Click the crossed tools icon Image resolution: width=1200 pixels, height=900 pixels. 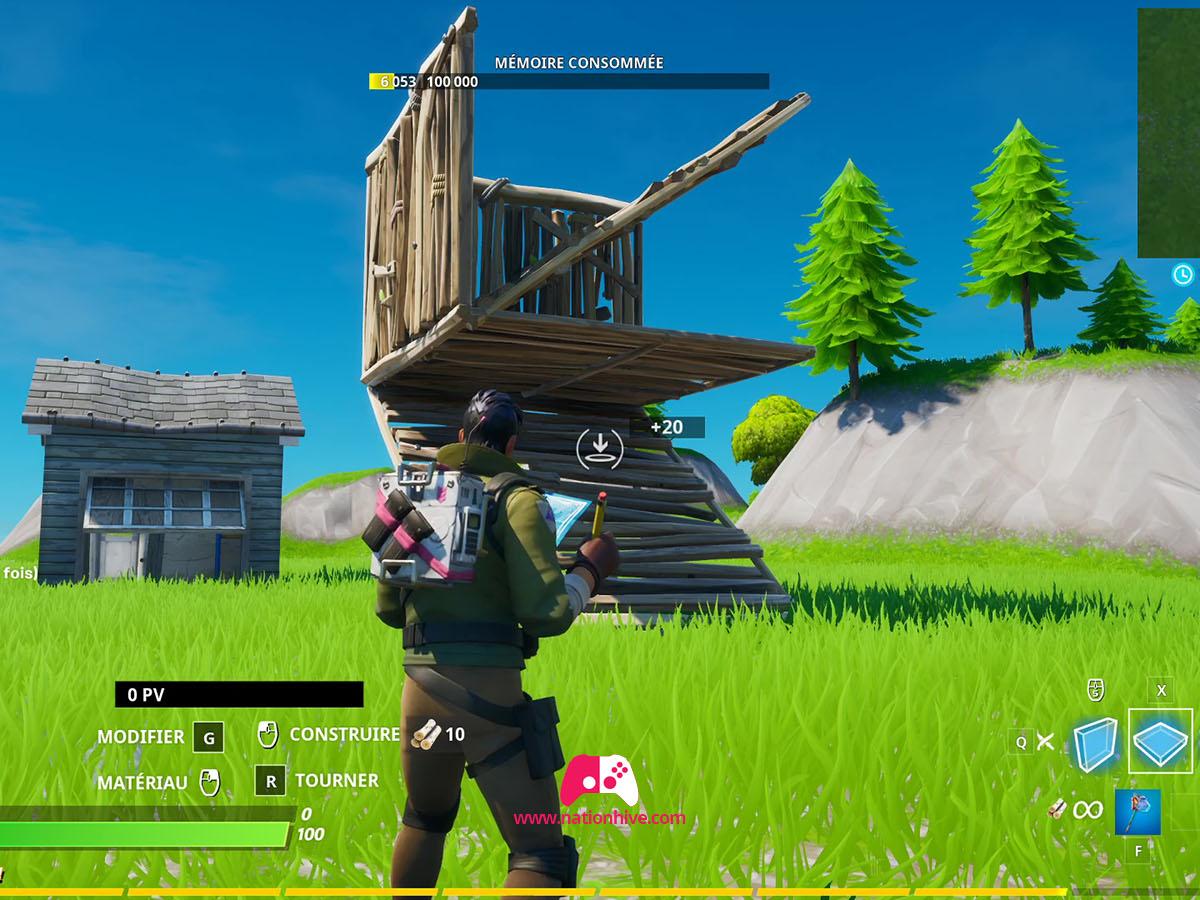click(x=1045, y=741)
